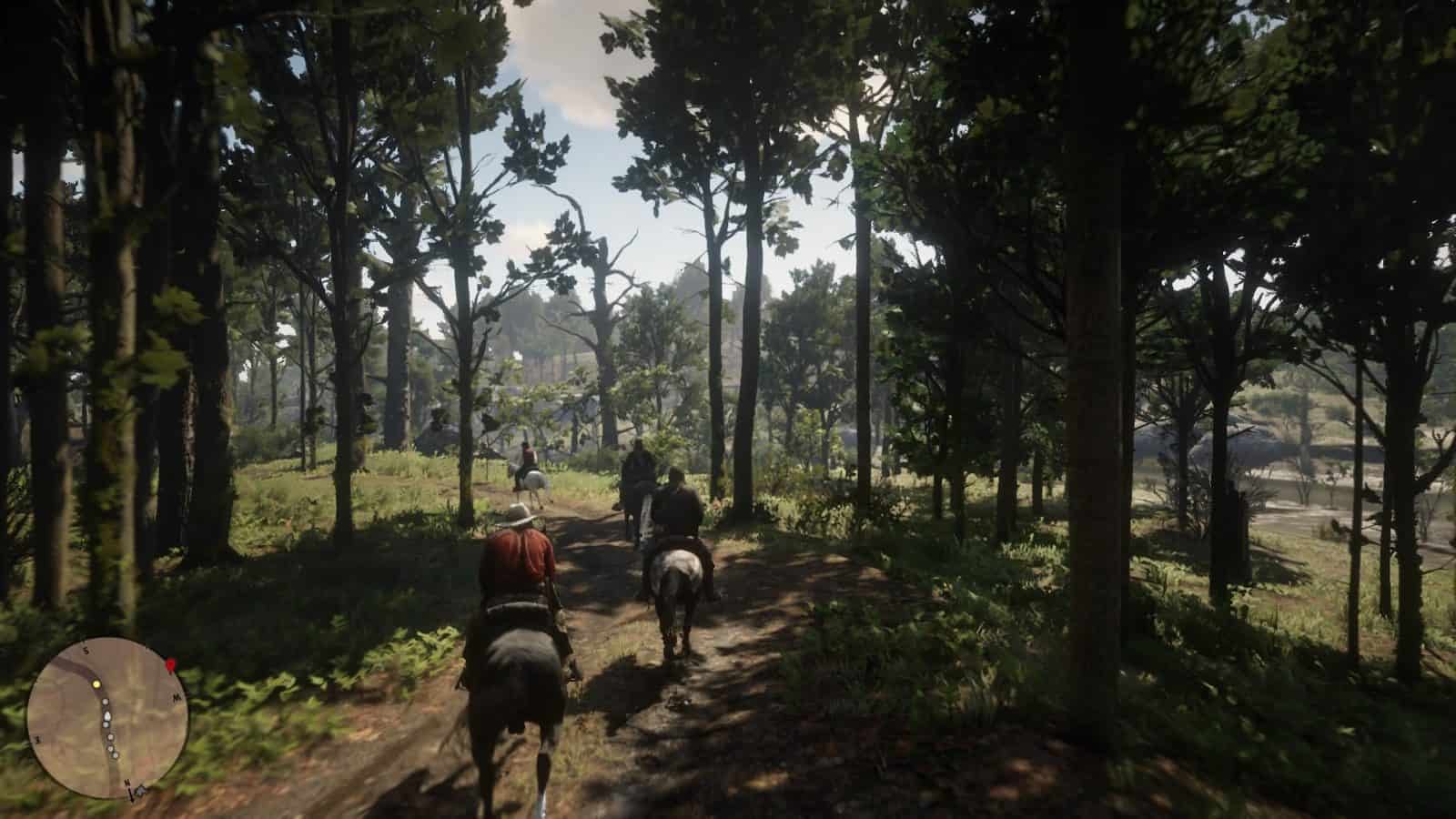Select the circular minimap itself
Screen dimensions: 1456x819
click(x=109, y=719)
